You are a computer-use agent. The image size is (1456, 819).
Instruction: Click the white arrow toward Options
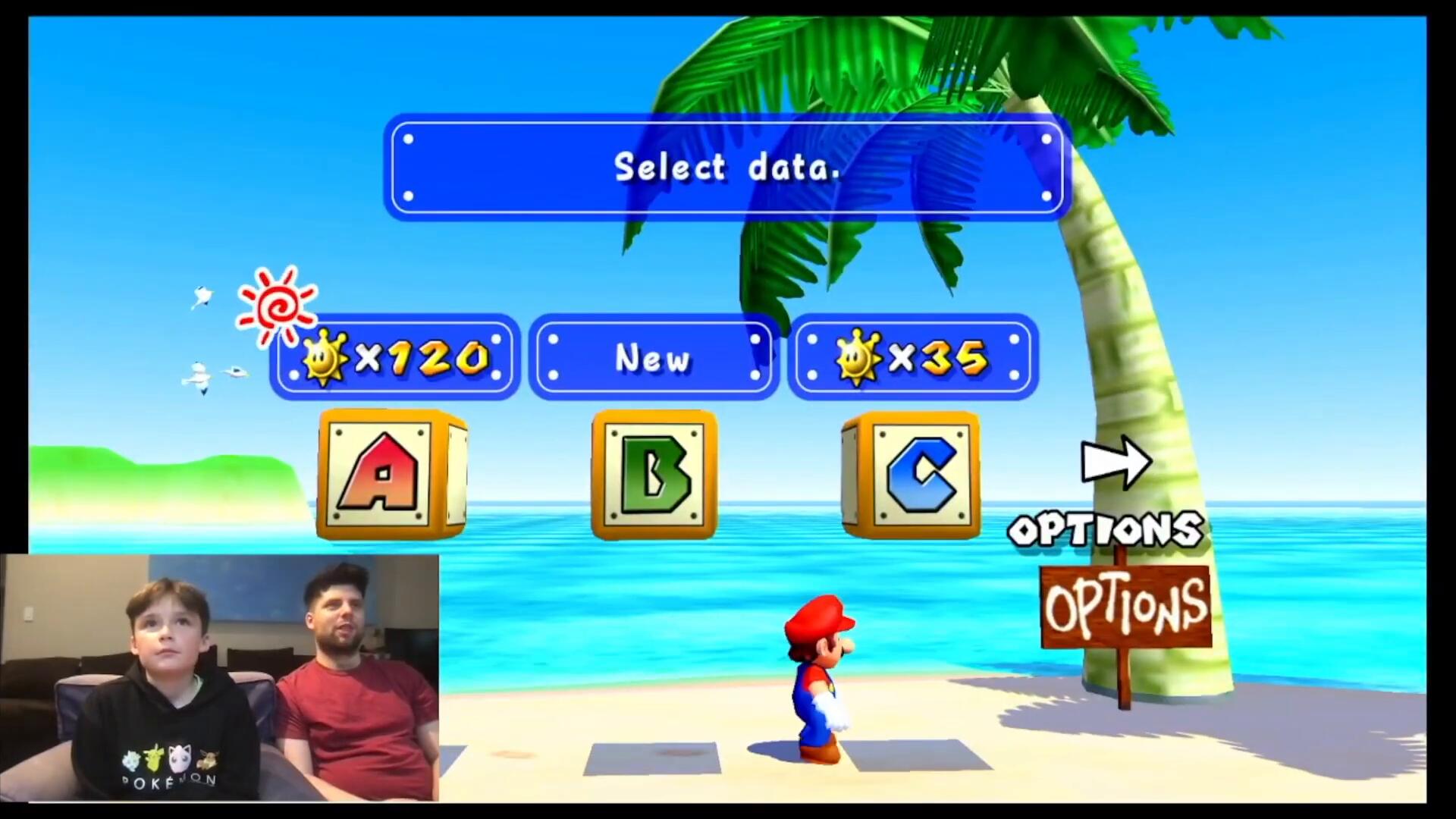tap(1116, 462)
